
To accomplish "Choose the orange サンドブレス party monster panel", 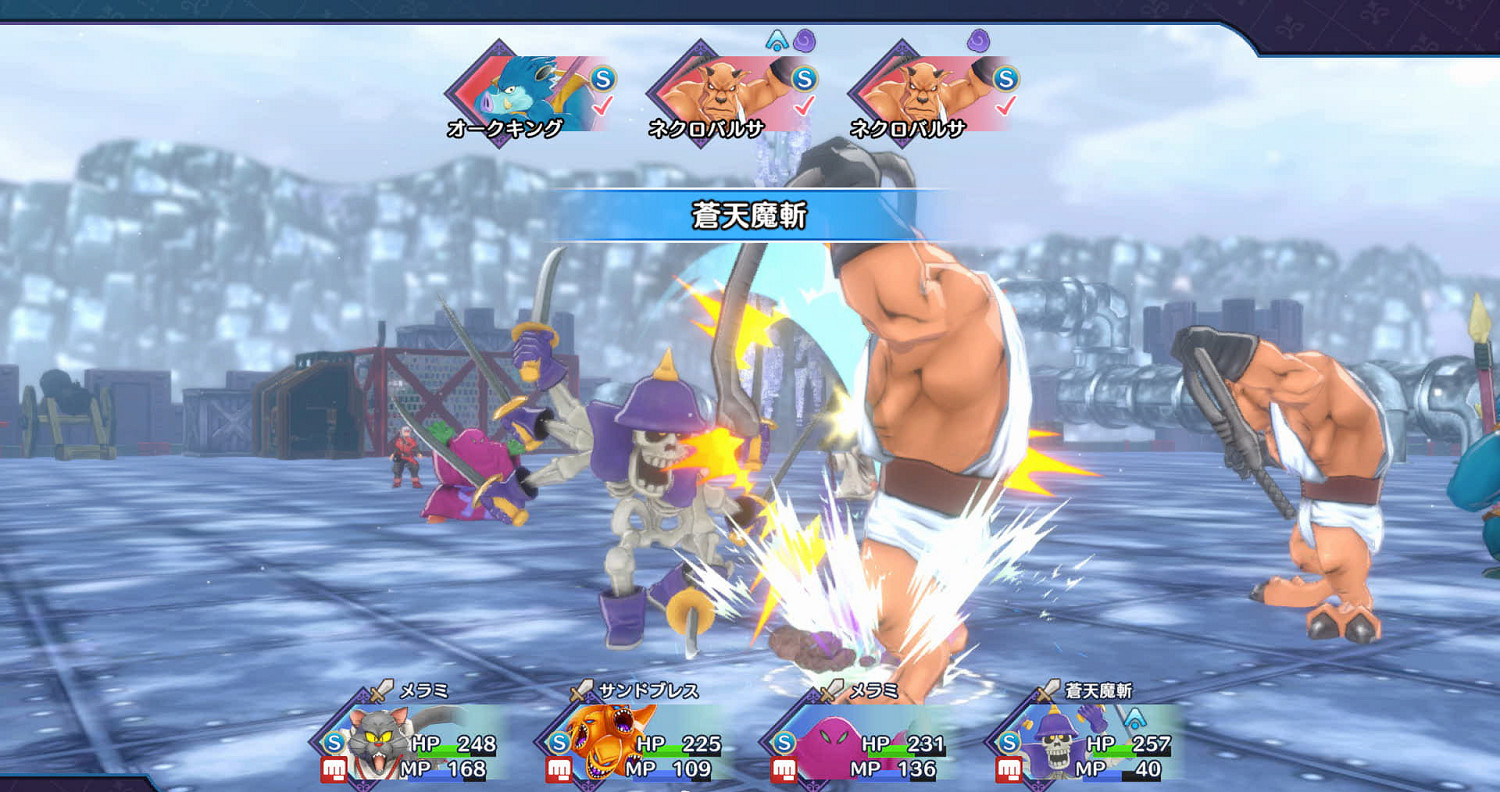I will click(636, 742).
